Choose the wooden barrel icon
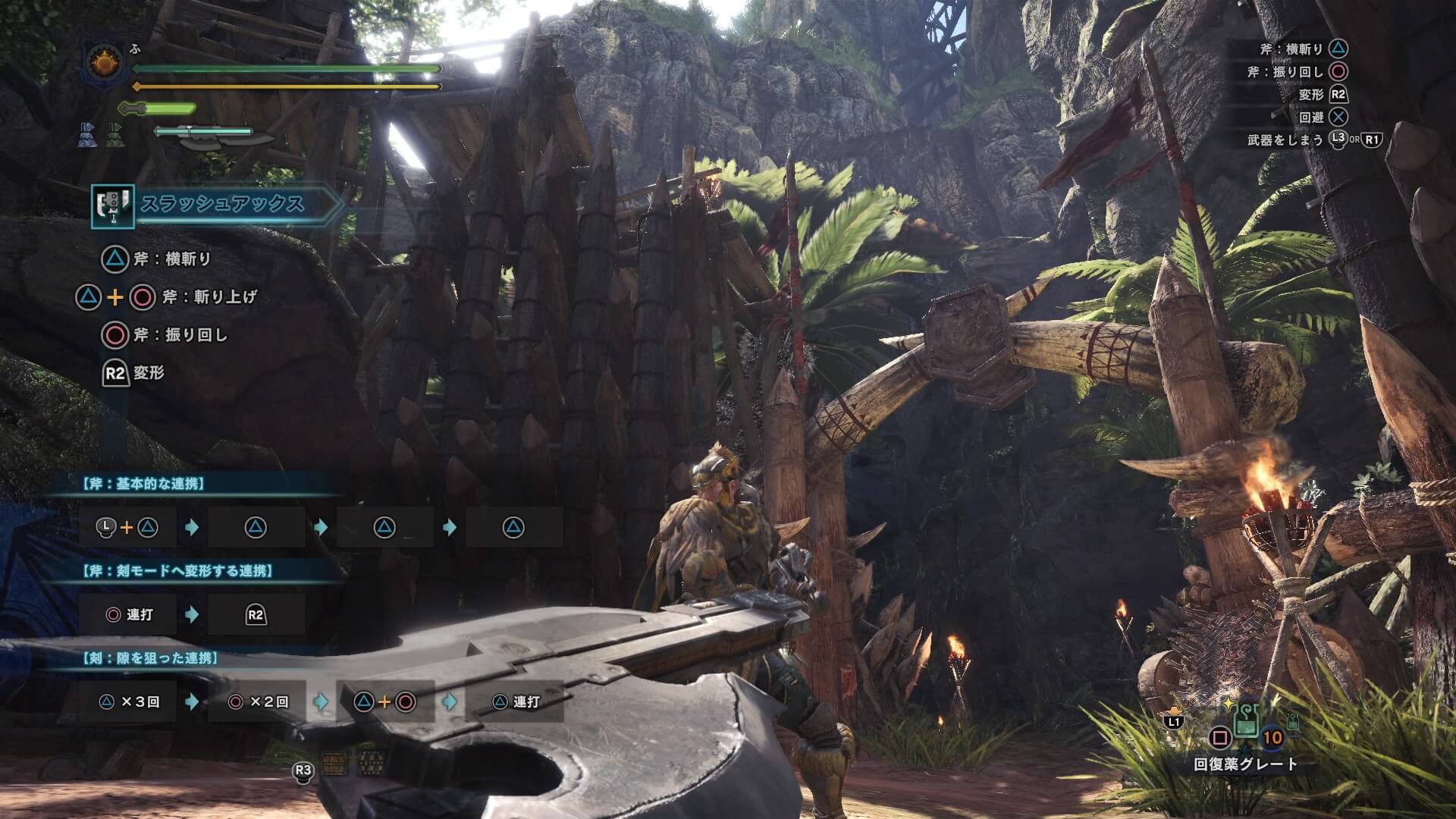This screenshot has height=819, width=1456. (x=332, y=763)
